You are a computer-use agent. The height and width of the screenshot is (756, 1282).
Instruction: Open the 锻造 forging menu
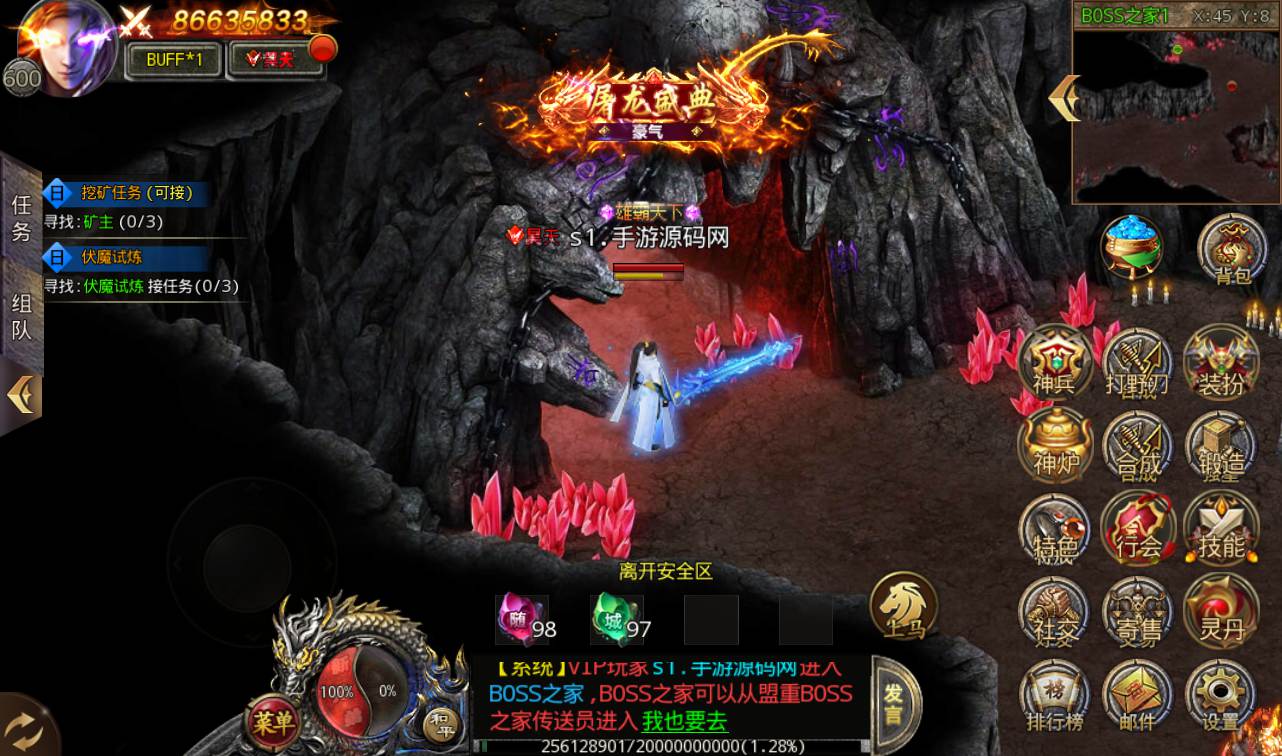point(1220,446)
